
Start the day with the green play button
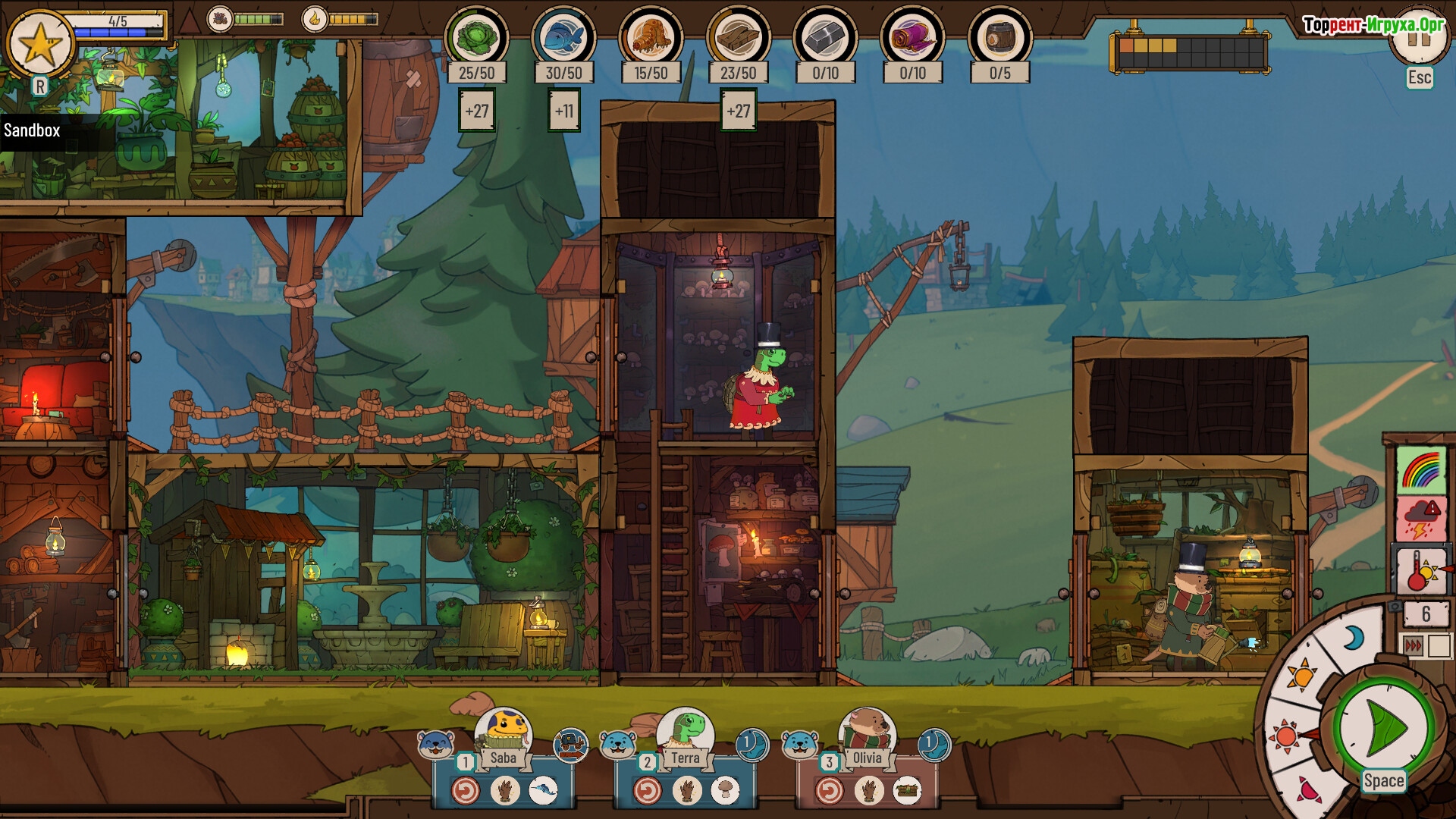pyautogui.click(x=1383, y=729)
